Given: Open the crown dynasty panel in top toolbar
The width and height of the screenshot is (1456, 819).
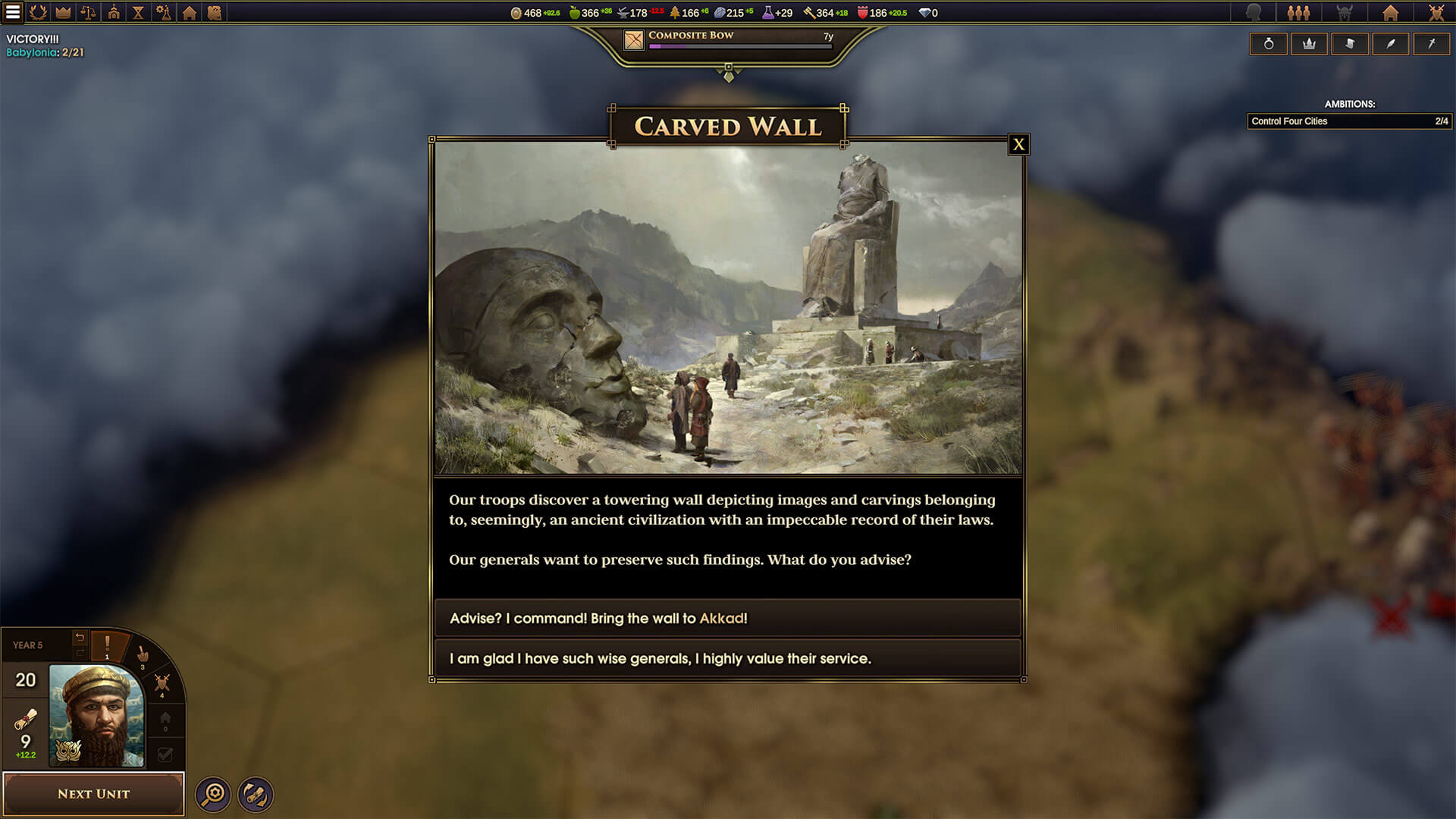Looking at the screenshot, I should pyautogui.click(x=64, y=13).
